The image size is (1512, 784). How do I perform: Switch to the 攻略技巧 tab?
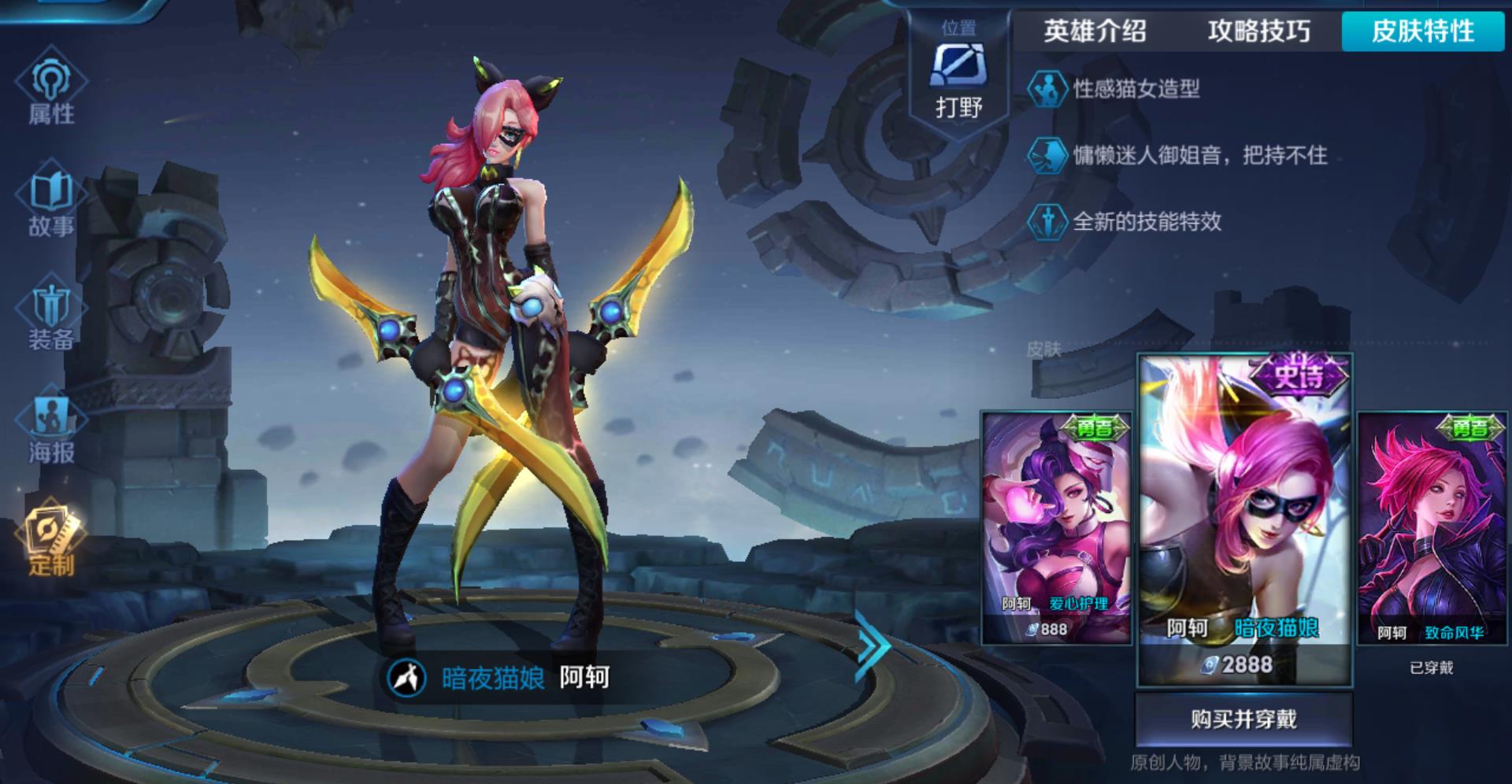point(1258,31)
